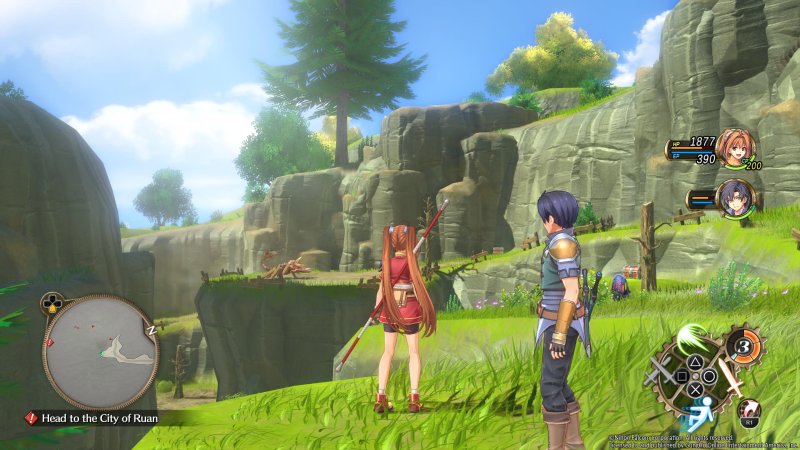The image size is (800, 450).
Task: Click the orange gear gauge showing 3
Action: coord(742,344)
